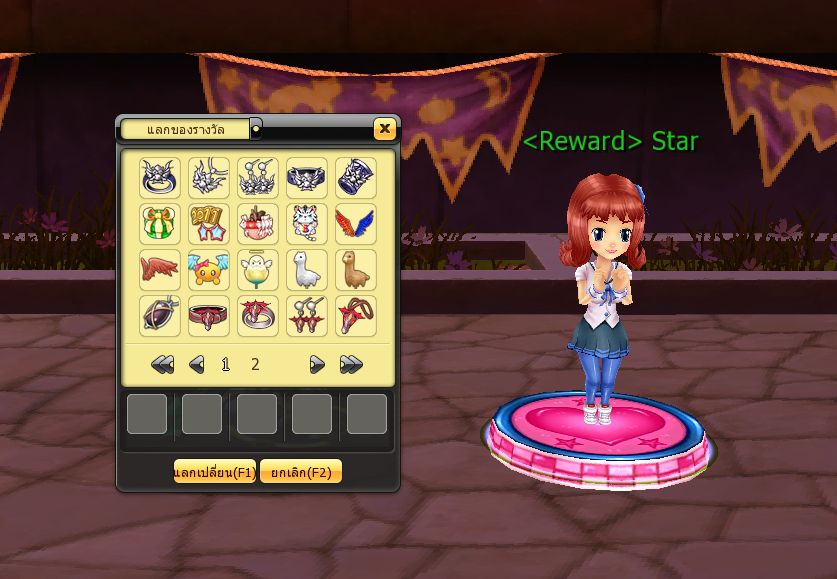
Task: Advance to the next reward page arrow
Action: click(317, 365)
